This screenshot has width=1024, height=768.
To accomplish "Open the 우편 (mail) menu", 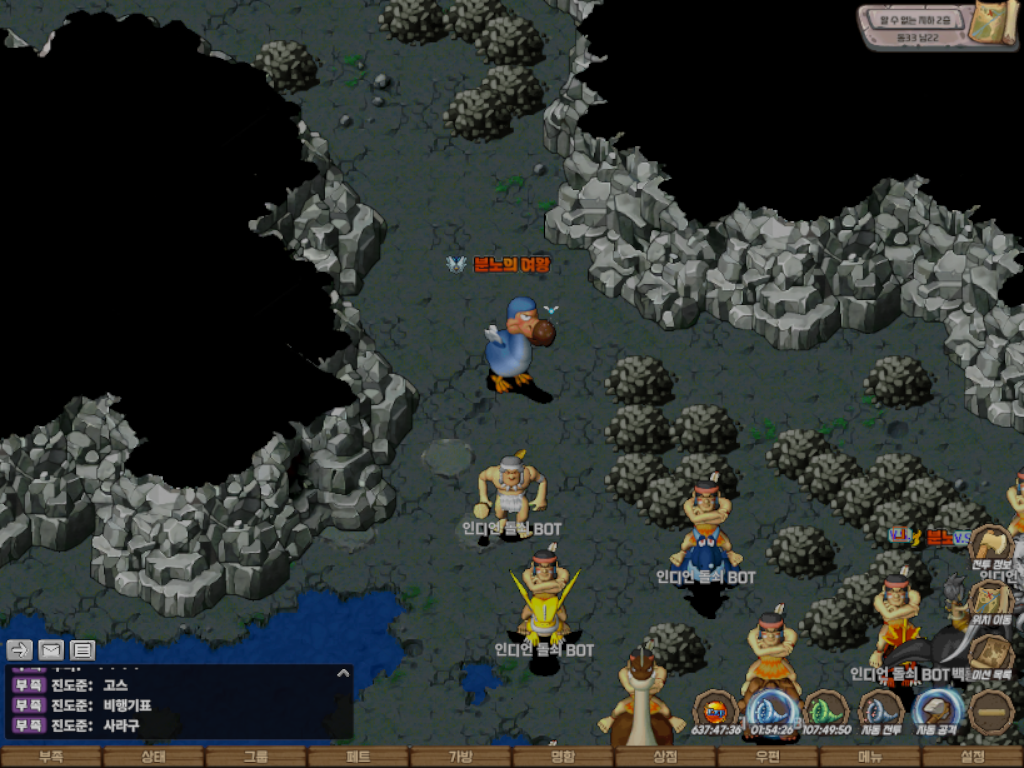I will coord(767,757).
